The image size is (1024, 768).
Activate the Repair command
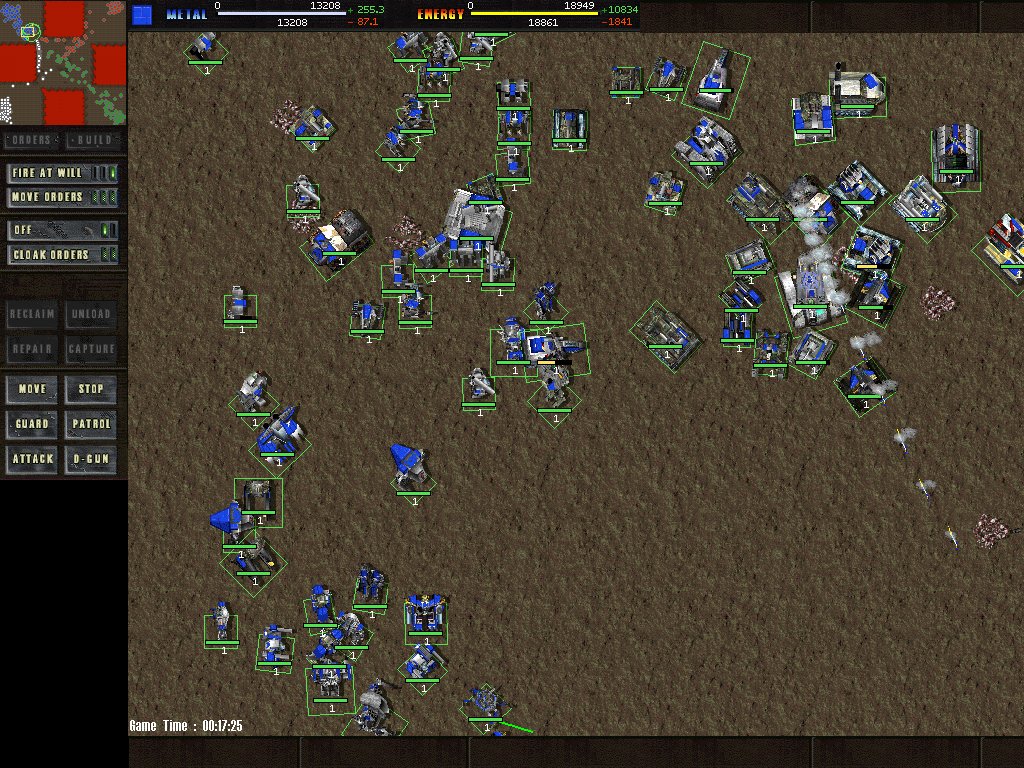(32, 349)
